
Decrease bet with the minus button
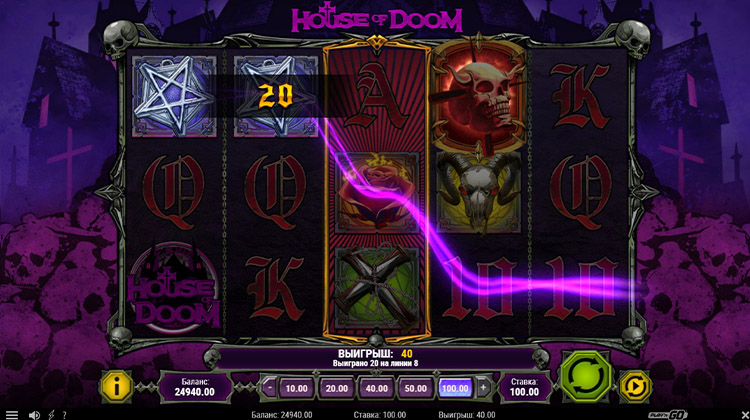coord(269,387)
